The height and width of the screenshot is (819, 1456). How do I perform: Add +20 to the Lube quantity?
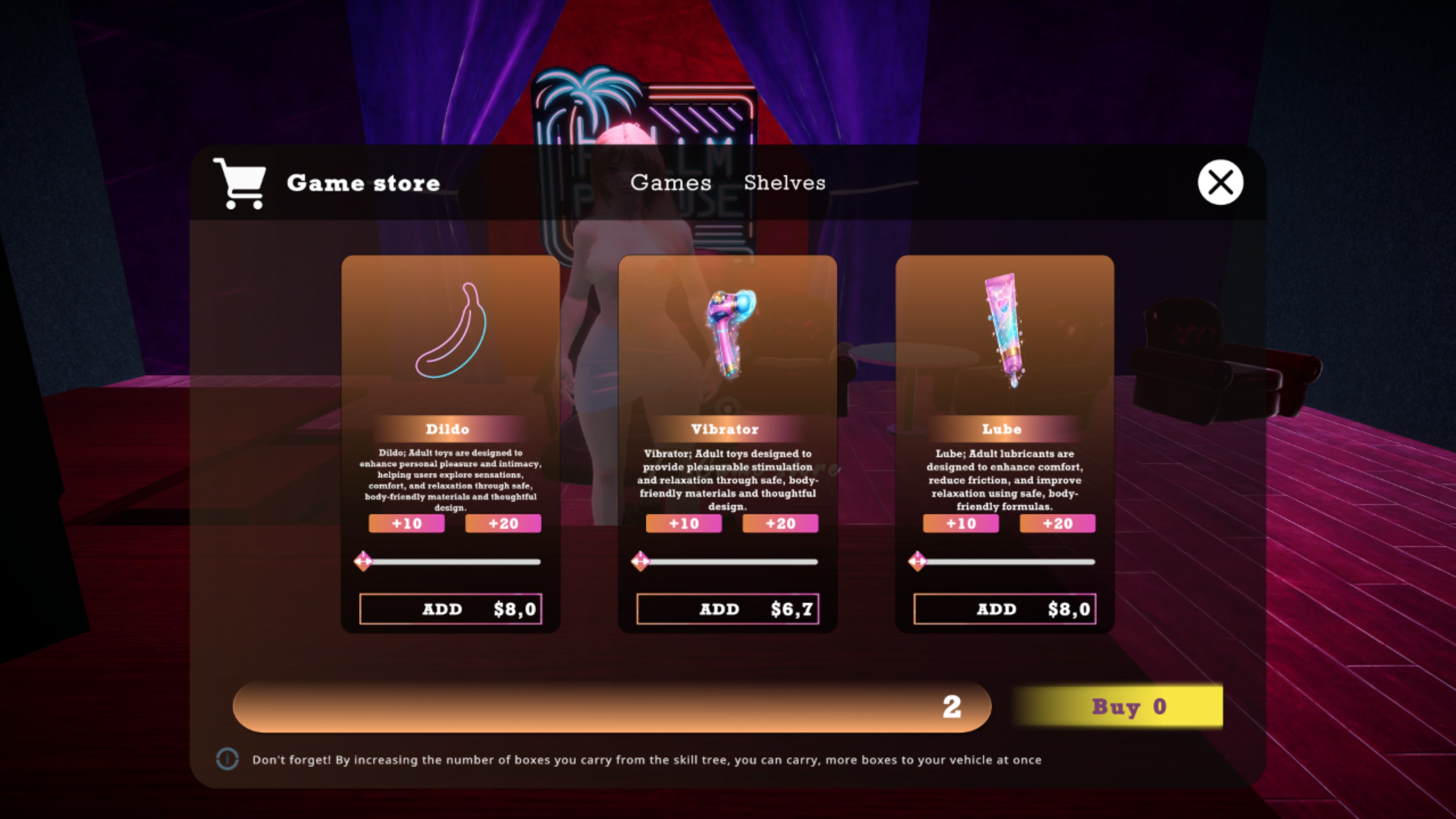click(1057, 523)
